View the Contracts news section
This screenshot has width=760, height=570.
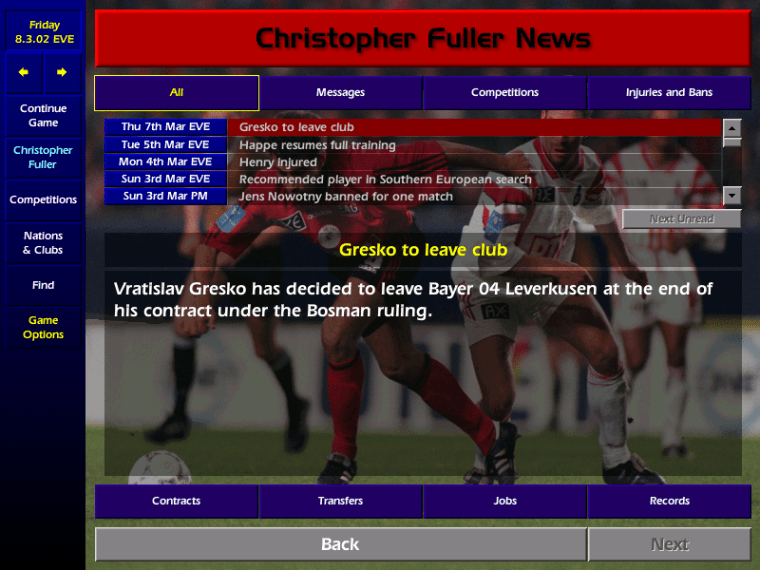[177, 501]
